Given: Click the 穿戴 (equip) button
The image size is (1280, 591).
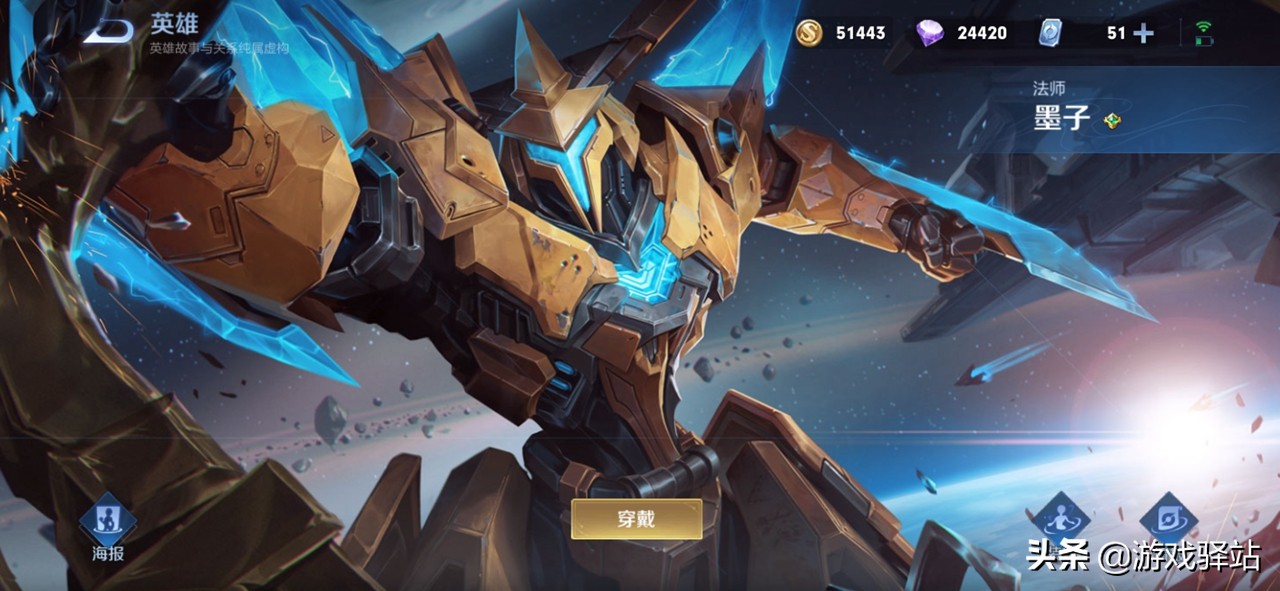Looking at the screenshot, I should tap(636, 518).
